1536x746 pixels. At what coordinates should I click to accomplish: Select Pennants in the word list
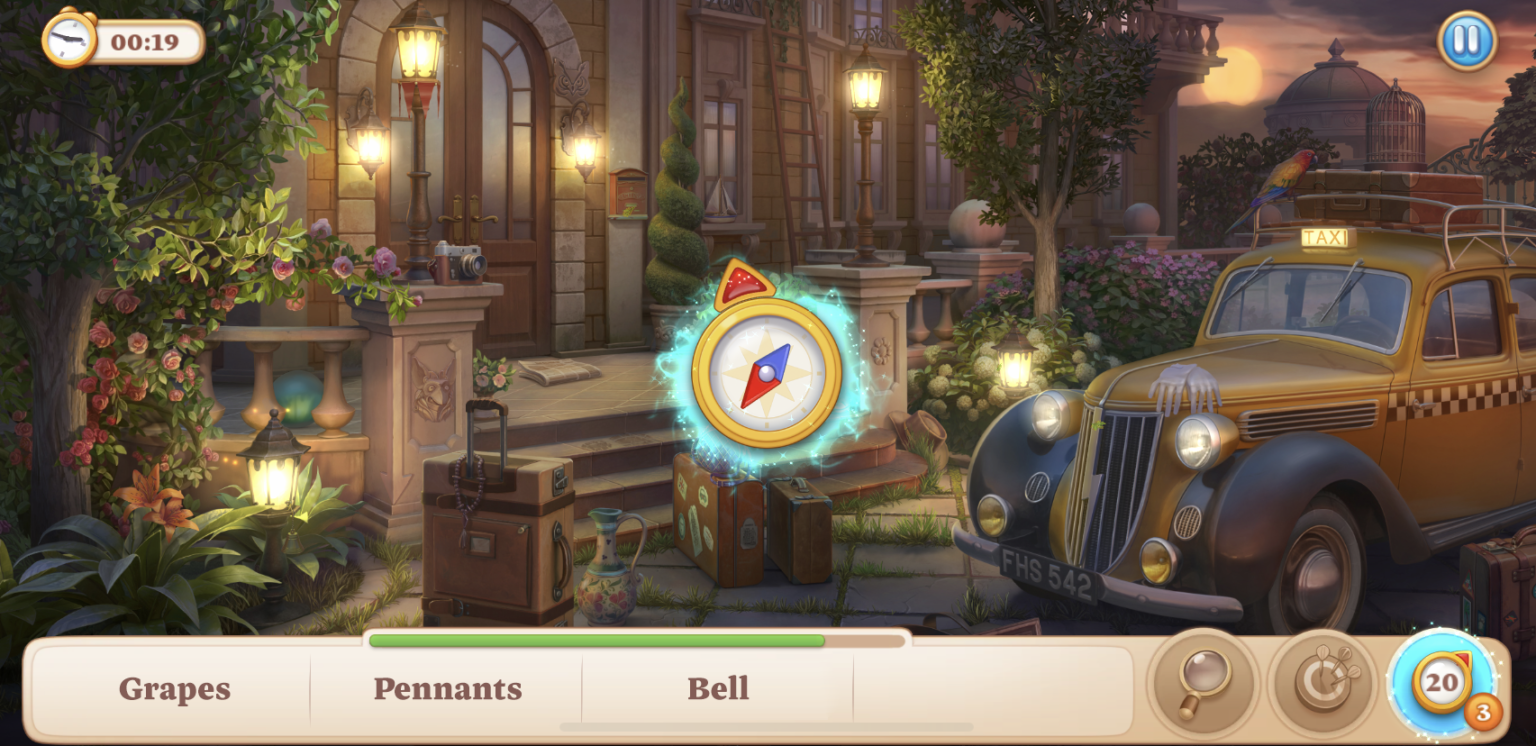point(447,688)
